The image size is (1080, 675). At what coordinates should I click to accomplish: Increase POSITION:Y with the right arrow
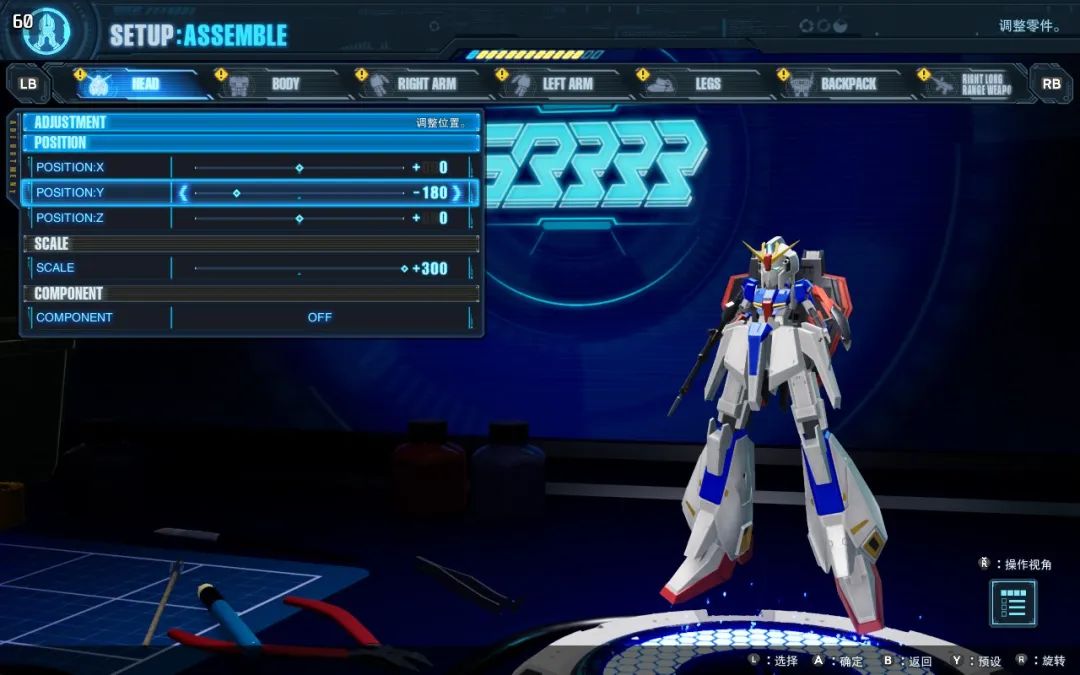pos(457,193)
